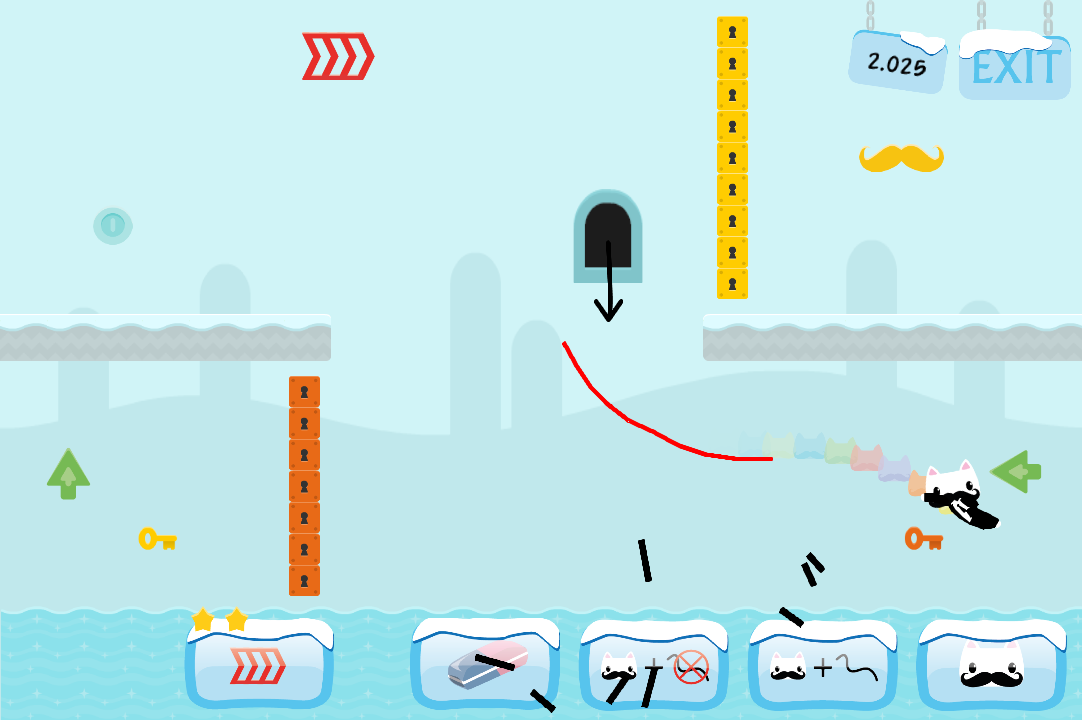The height and width of the screenshot is (720, 1082).
Task: Click the mustache cat button
Action: point(990,665)
